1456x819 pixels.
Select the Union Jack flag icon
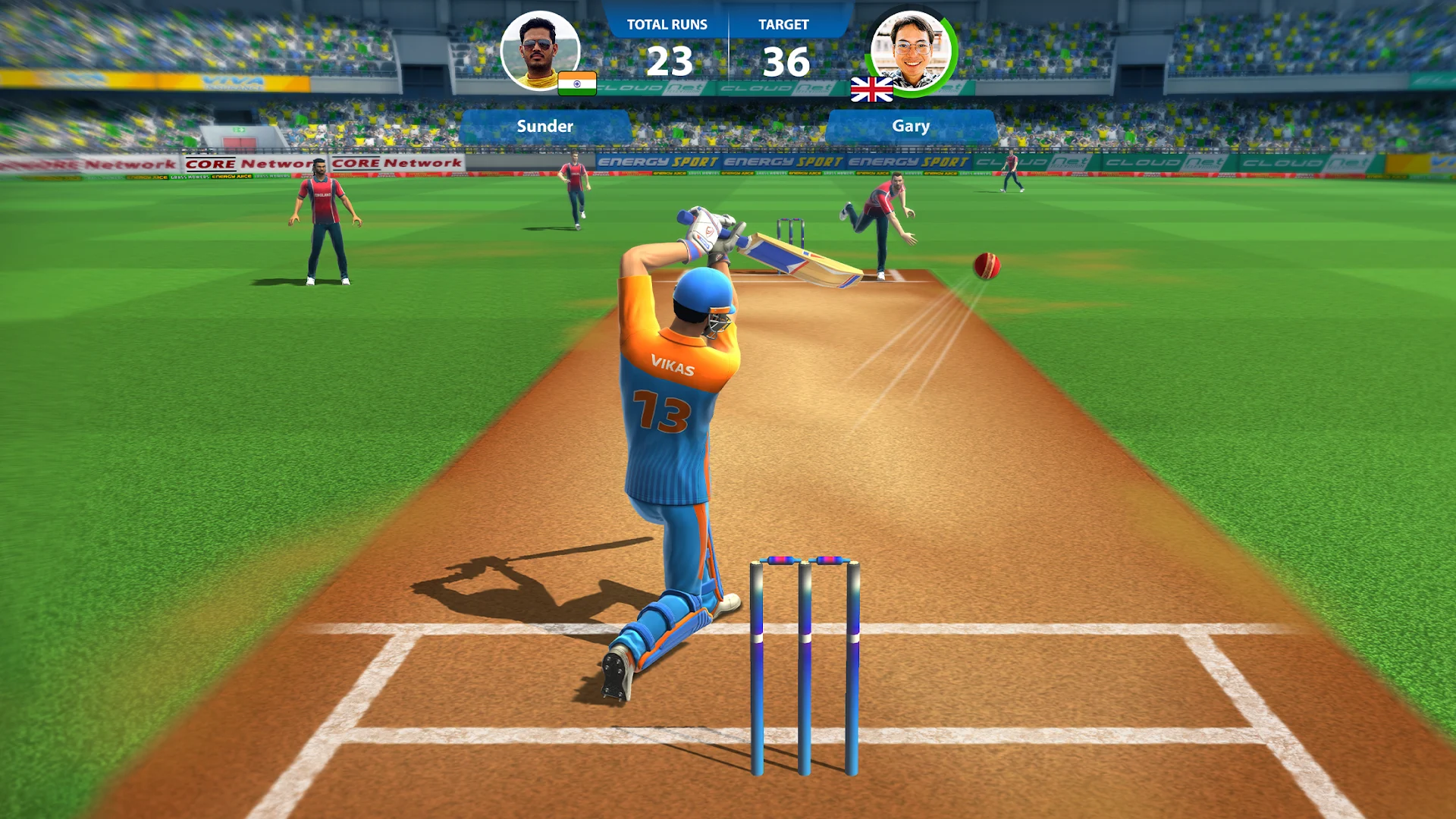pos(871,87)
